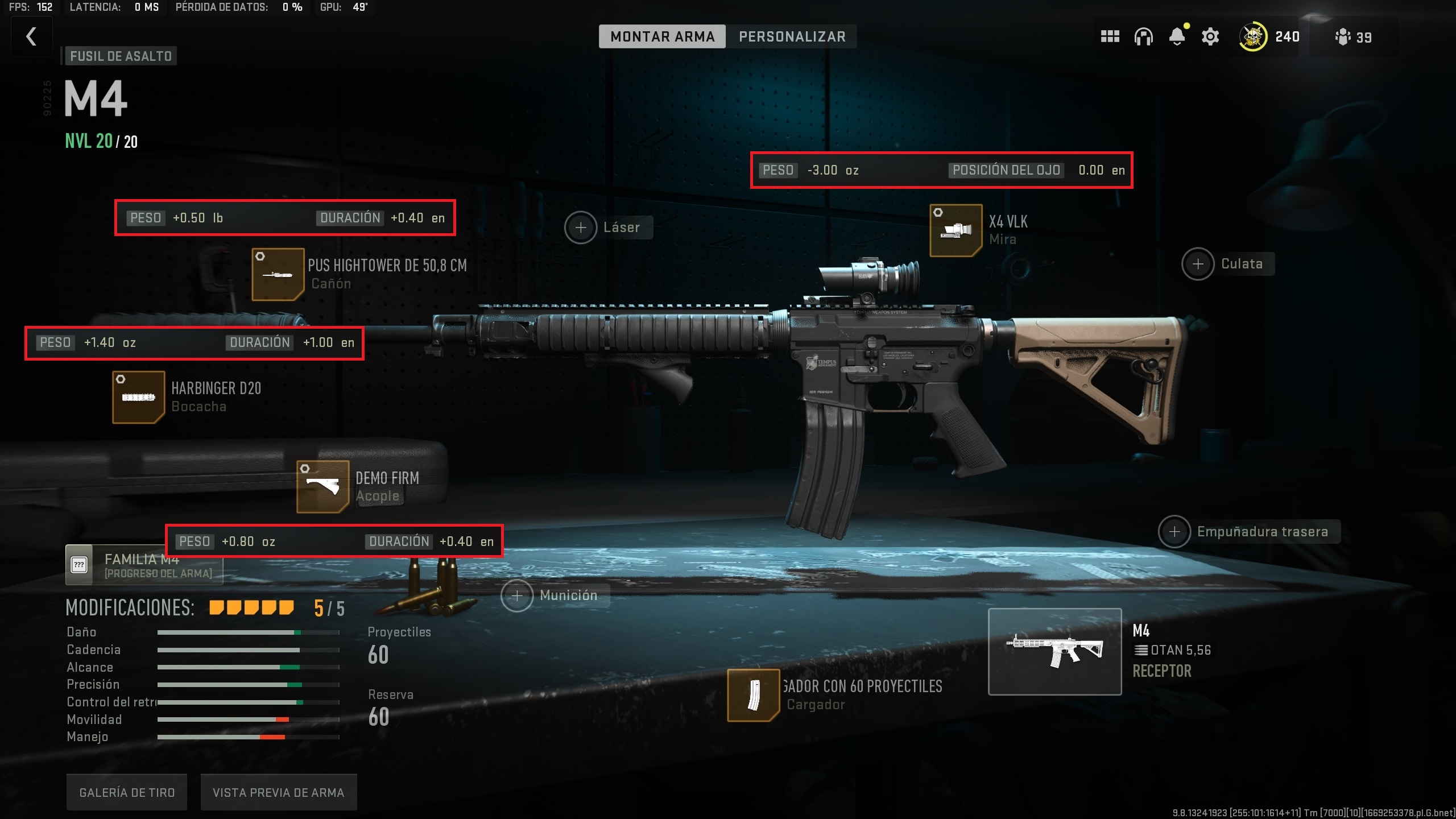Screen dimensions: 1456x819
Task: Select the Harbinger D20 muzzle icon
Action: point(138,396)
